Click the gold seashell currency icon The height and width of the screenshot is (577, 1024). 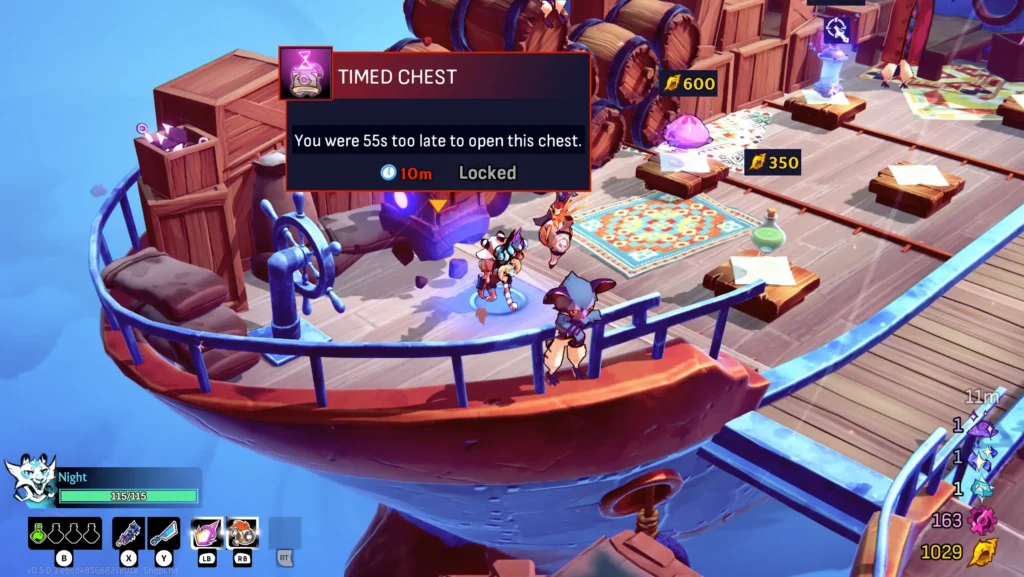[x=984, y=551]
